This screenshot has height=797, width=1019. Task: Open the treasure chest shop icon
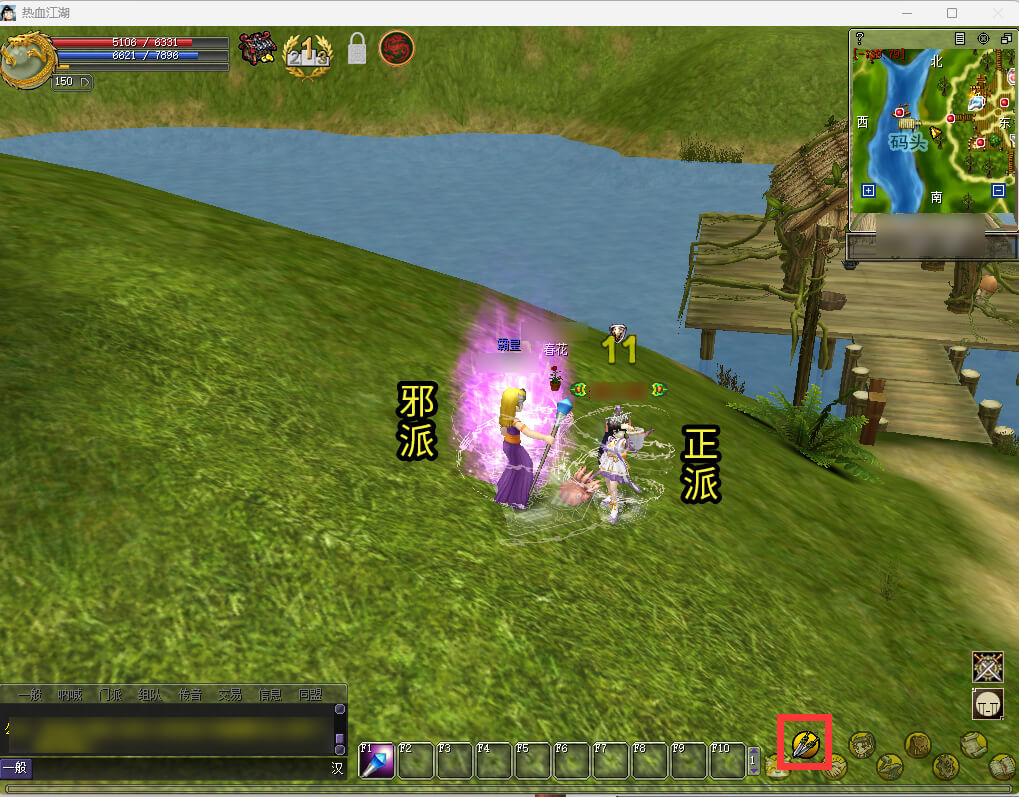257,49
